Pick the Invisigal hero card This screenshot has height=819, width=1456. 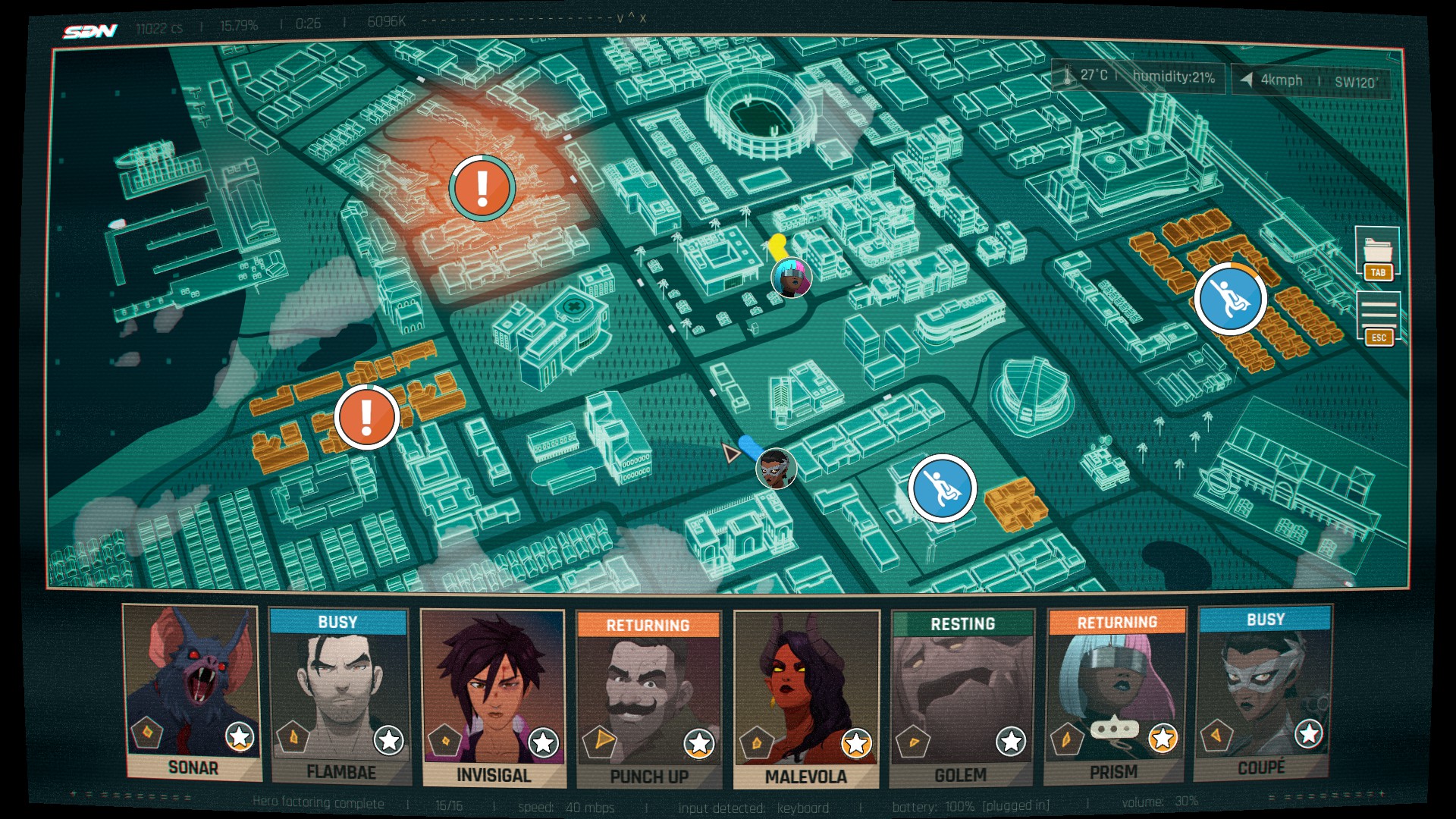click(493, 698)
